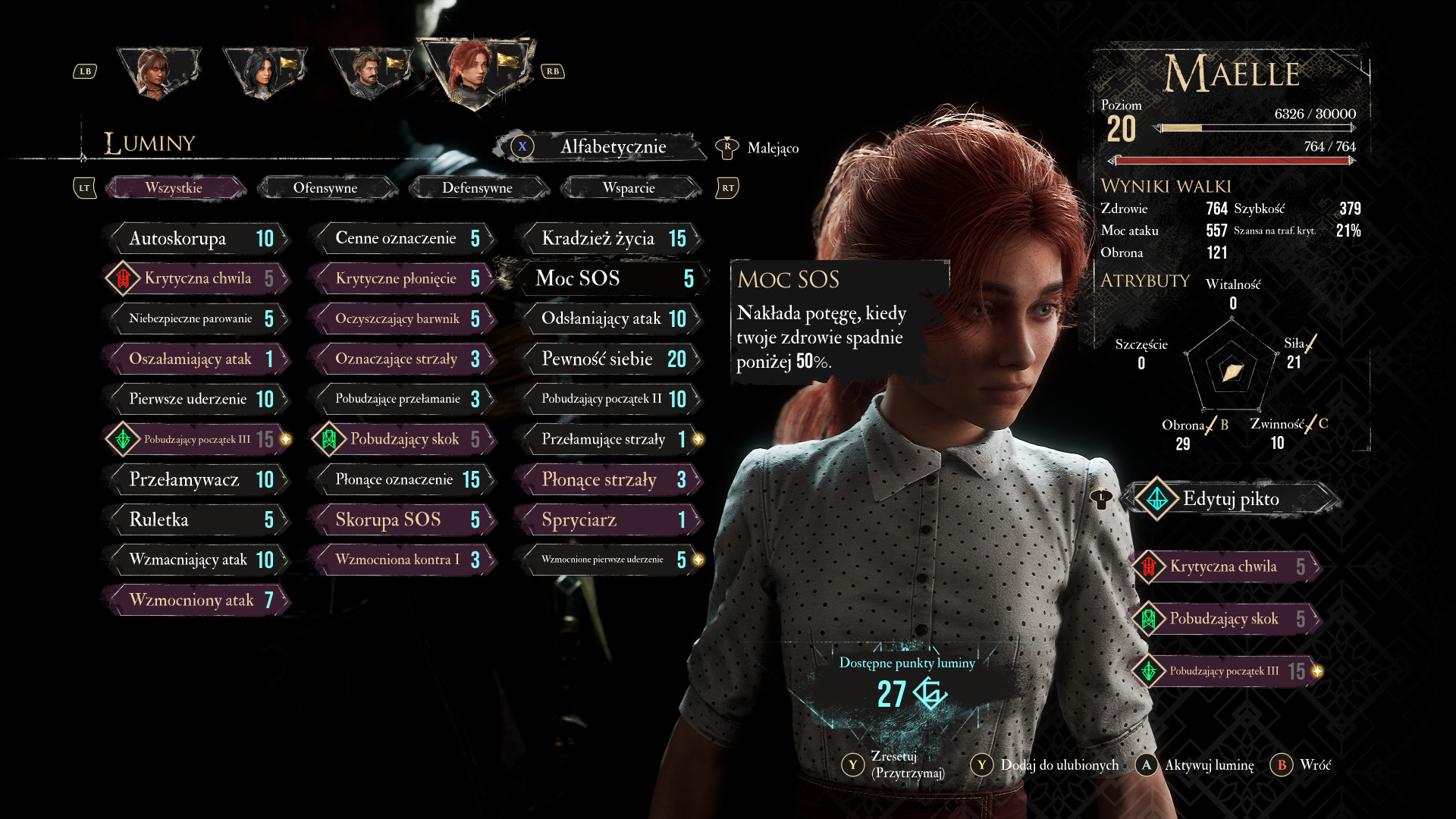This screenshot has width=1456, height=819.
Task: Select the bearded man's character portrait
Action: [370, 73]
